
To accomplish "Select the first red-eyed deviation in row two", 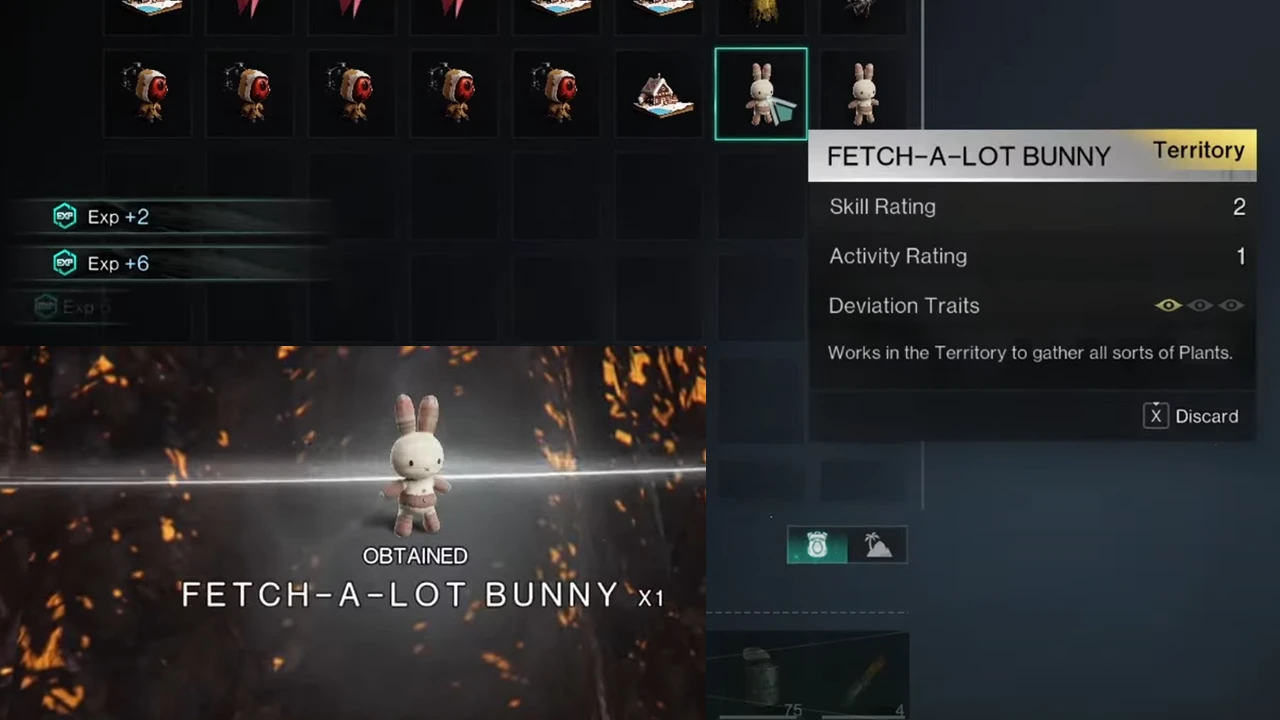I will click(148, 93).
